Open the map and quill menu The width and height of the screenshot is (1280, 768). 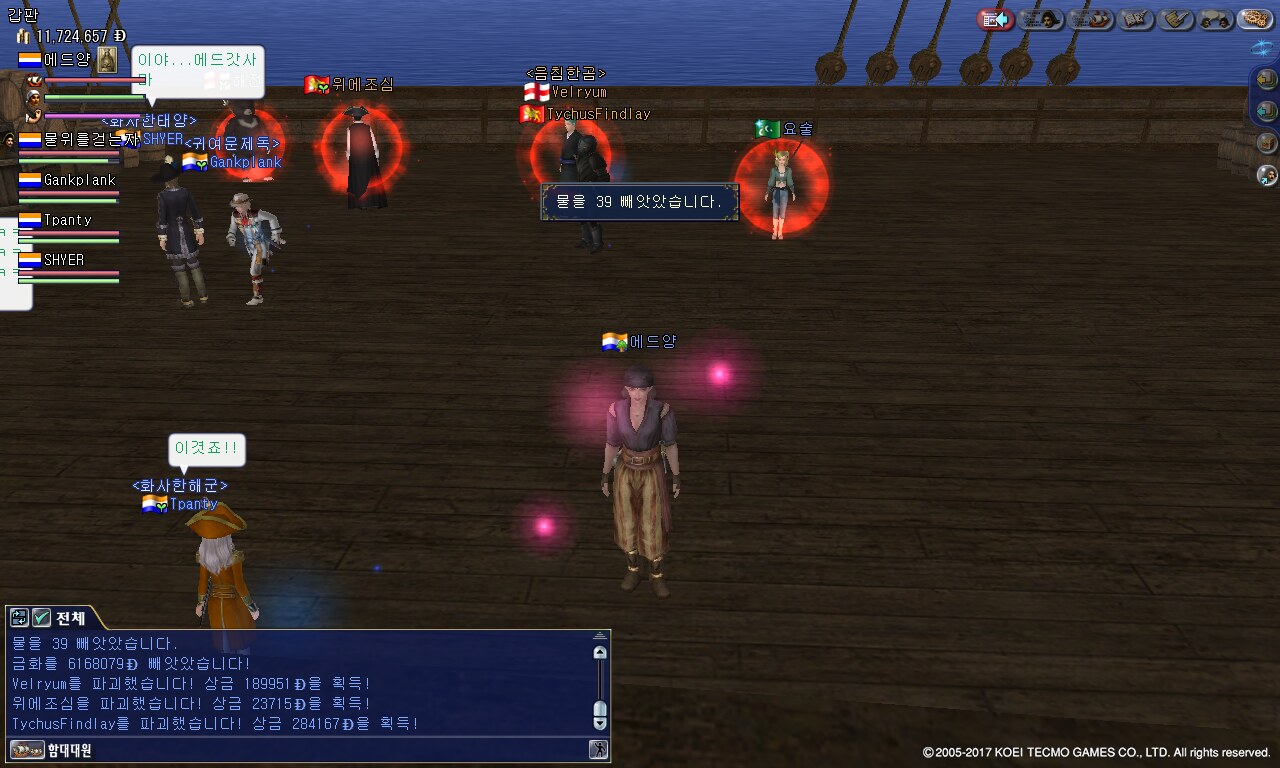1136,19
